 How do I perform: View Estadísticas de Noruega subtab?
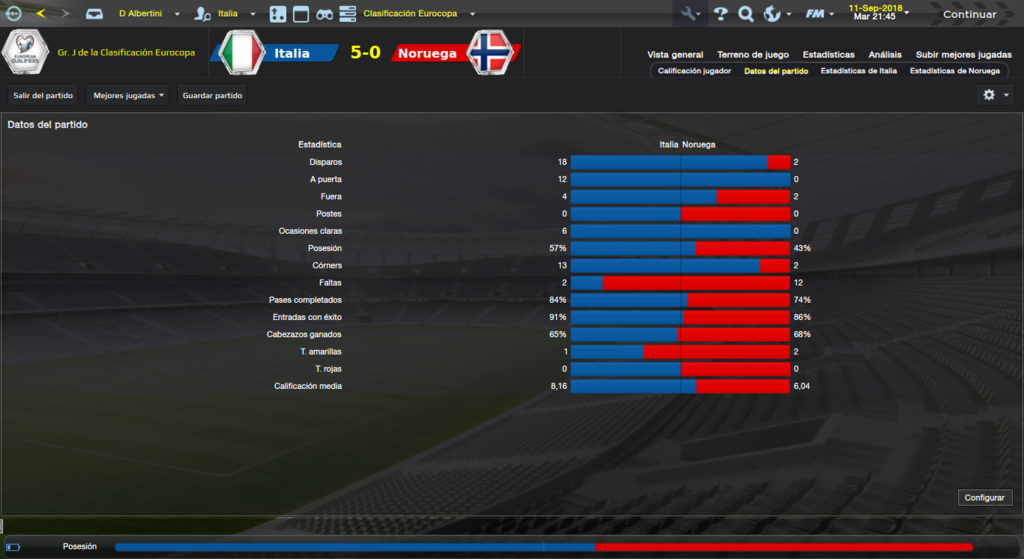pos(954,72)
